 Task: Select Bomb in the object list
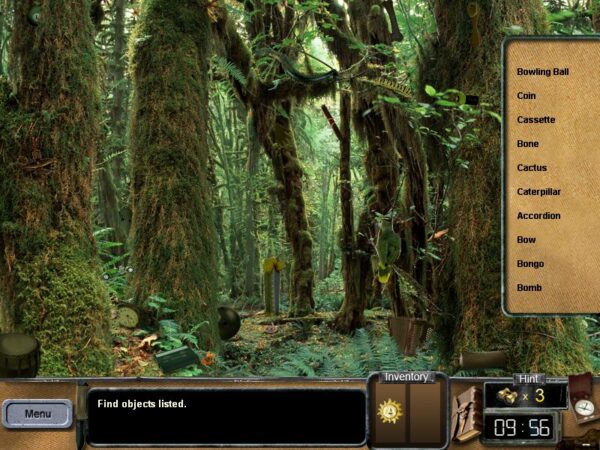(528, 288)
